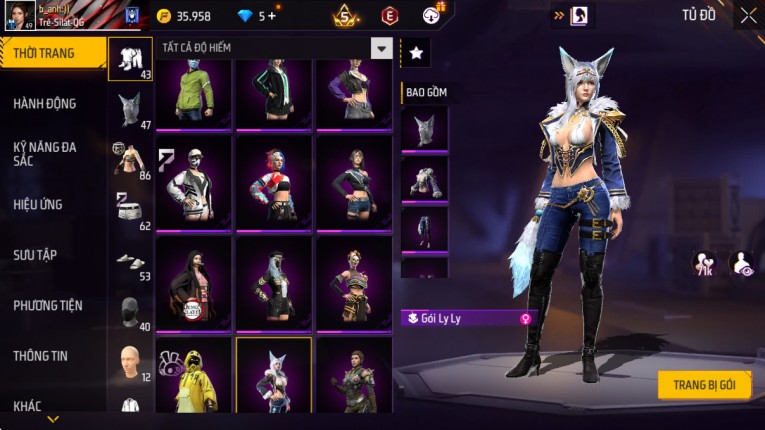Screen dimensions: 765x430
Task: Go to the Sưu Tập category
Action: (x=36, y=255)
